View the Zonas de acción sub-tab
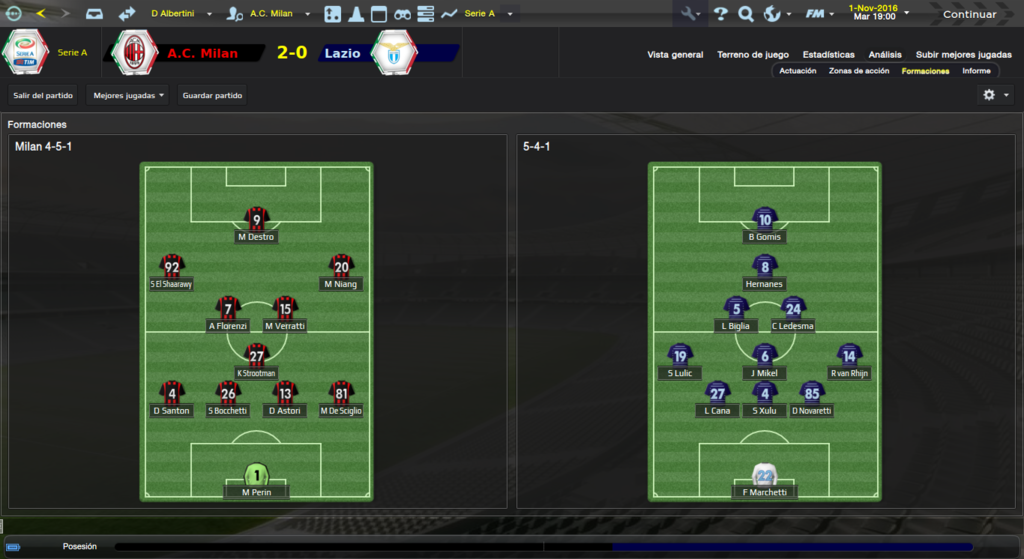 pos(859,71)
